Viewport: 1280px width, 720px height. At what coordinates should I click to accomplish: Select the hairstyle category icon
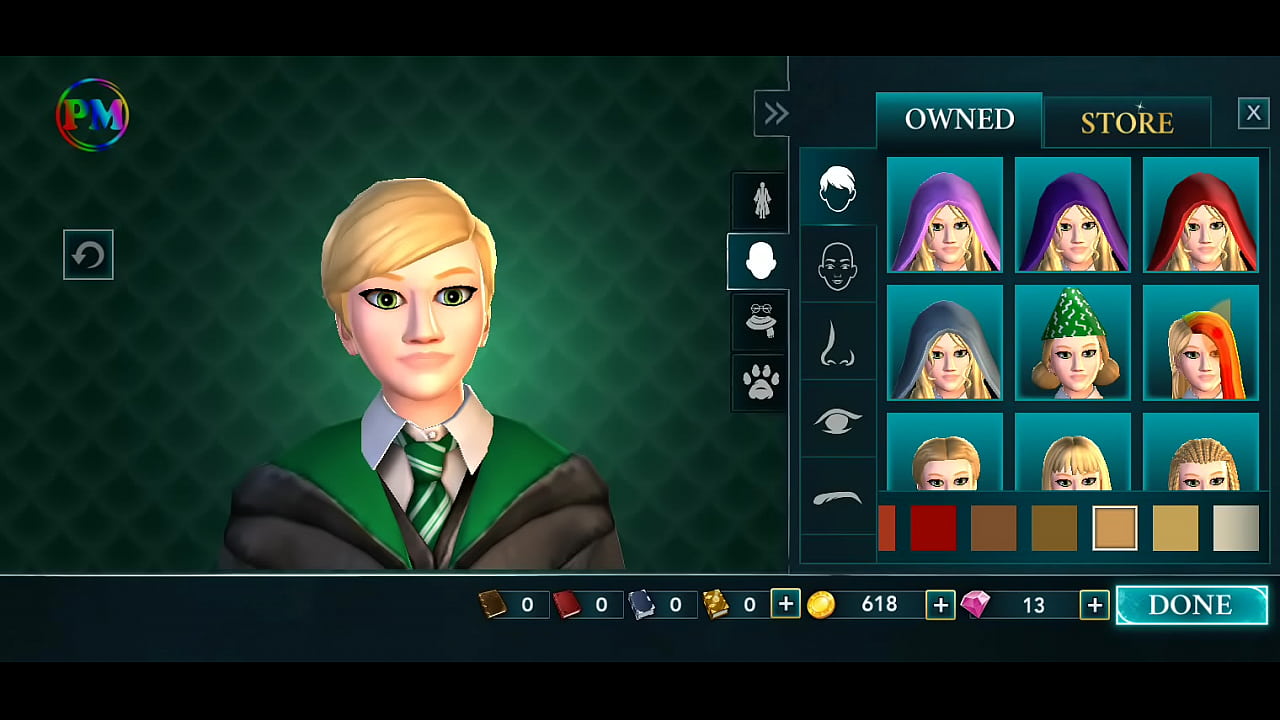[838, 189]
